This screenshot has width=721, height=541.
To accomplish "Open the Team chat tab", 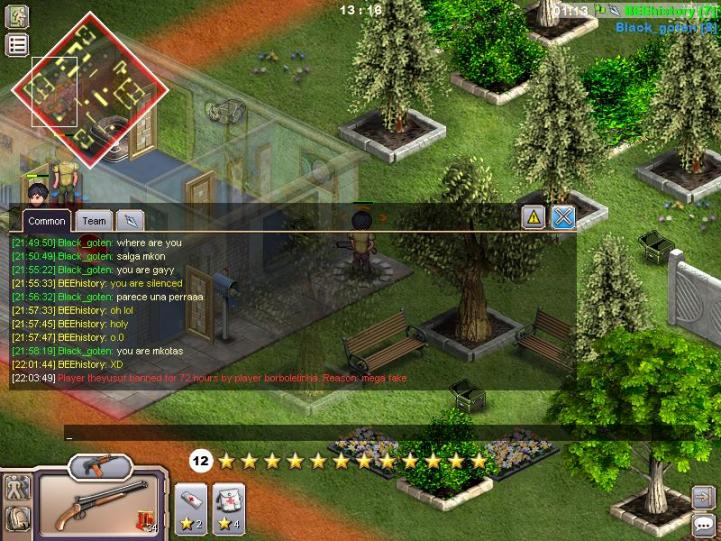I will pyautogui.click(x=94, y=221).
